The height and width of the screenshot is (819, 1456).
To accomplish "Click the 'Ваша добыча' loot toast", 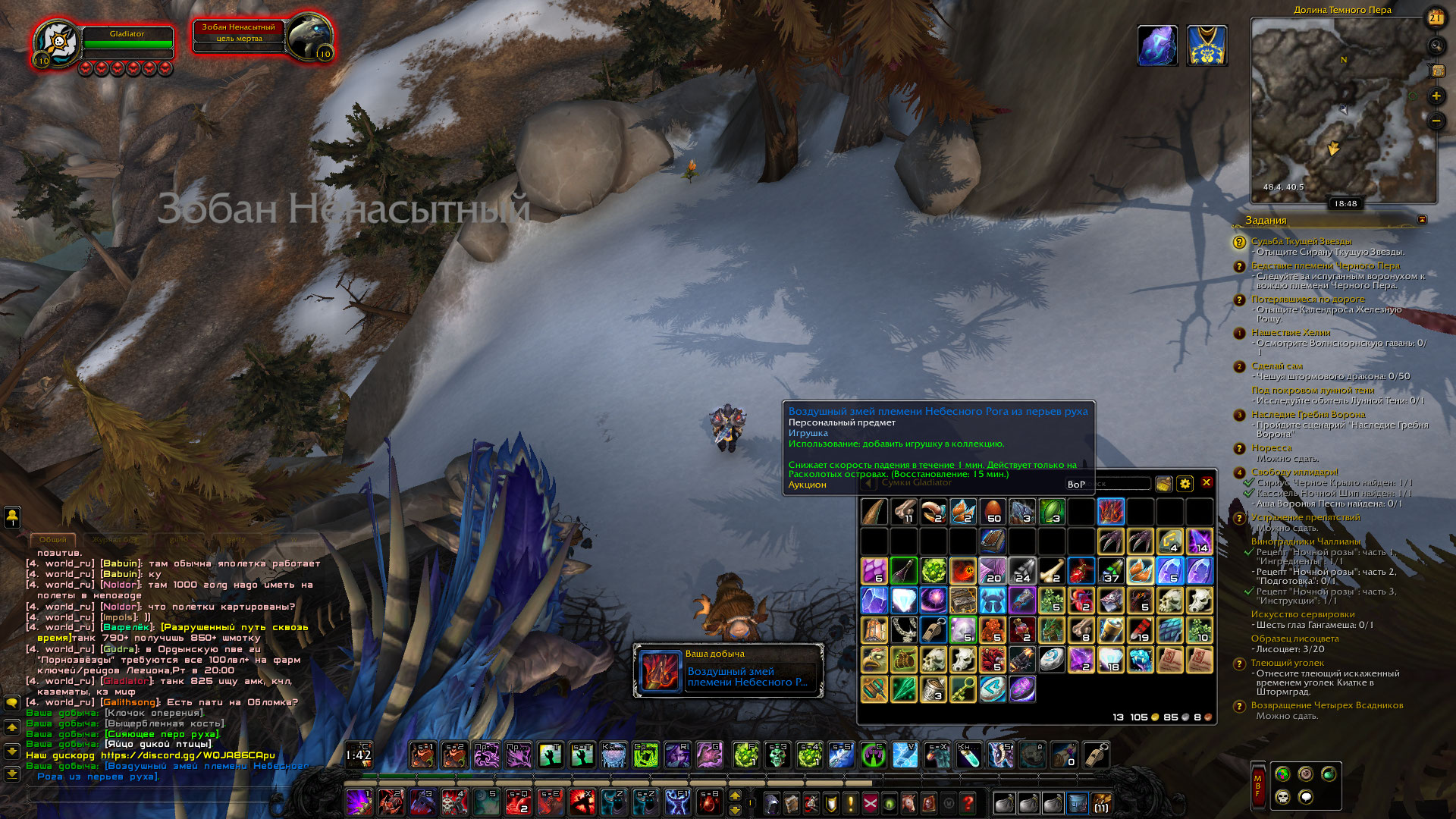I will tap(728, 670).
